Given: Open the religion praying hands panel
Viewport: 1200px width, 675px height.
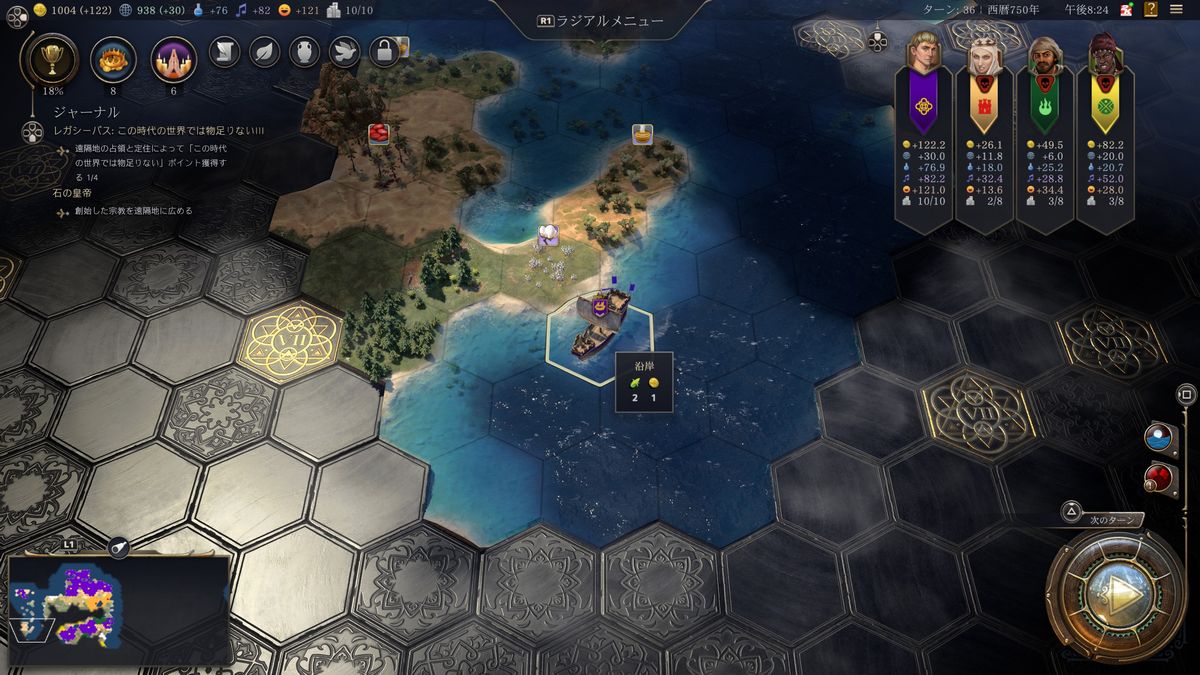Looking at the screenshot, I should click(x=173, y=59).
